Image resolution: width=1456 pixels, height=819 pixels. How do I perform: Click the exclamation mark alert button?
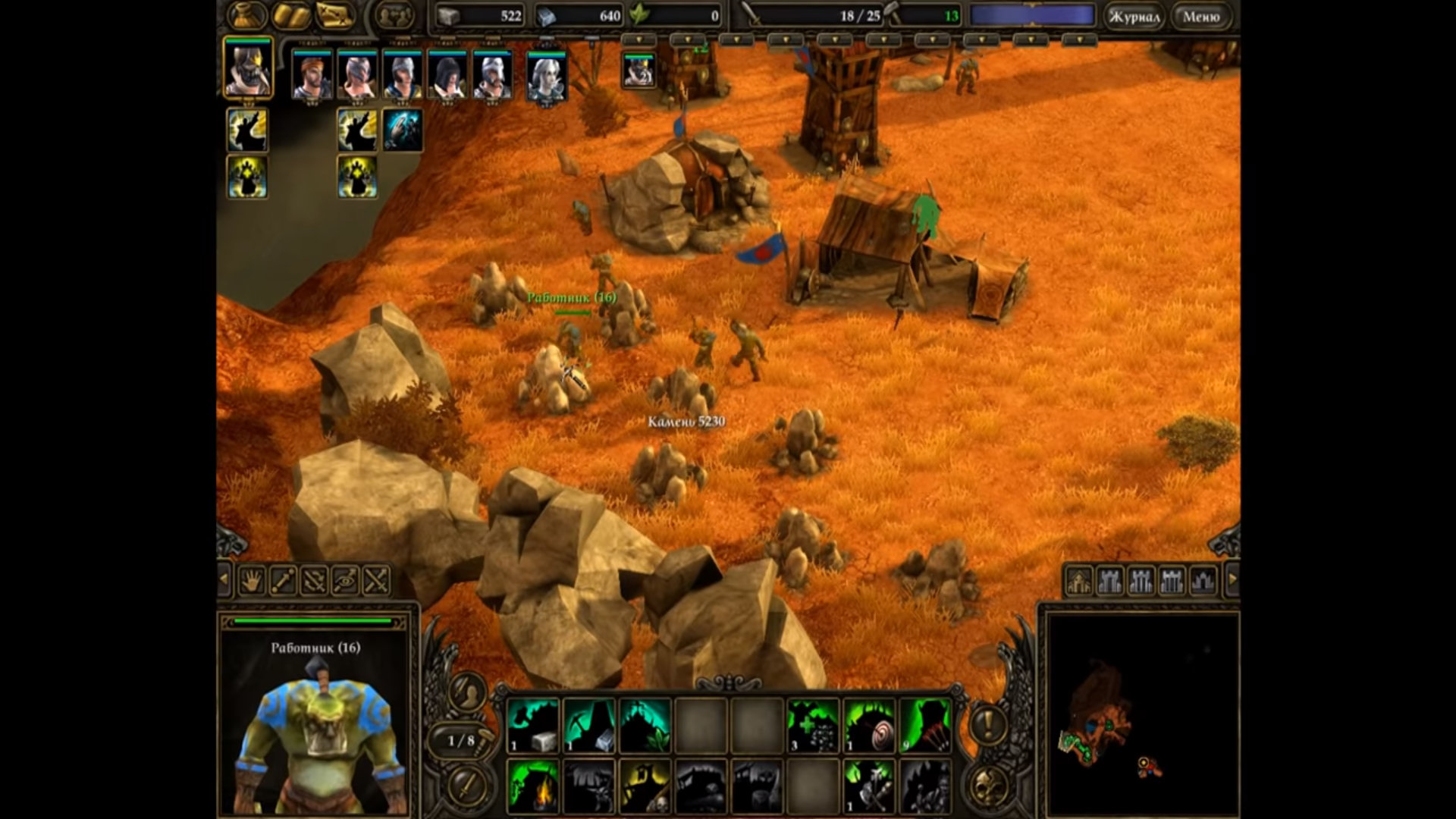(x=987, y=725)
